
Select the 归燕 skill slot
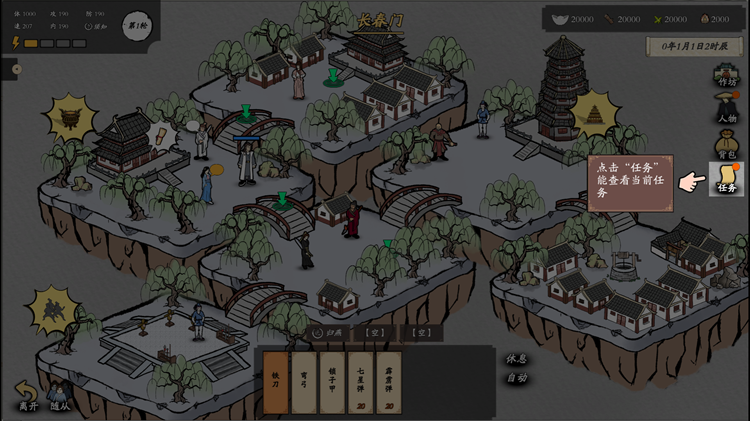click(x=327, y=332)
